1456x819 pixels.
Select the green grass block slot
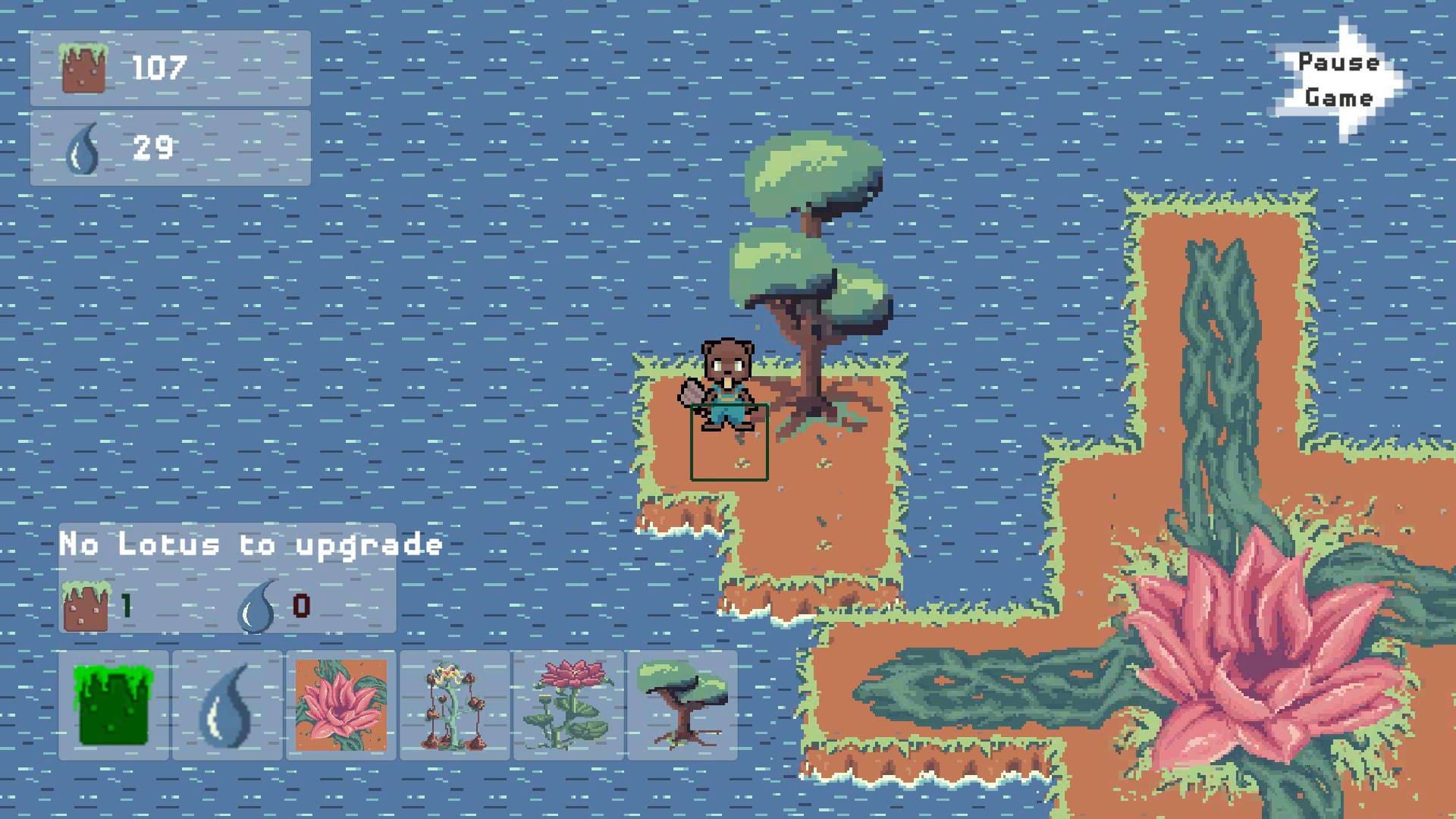point(114,705)
